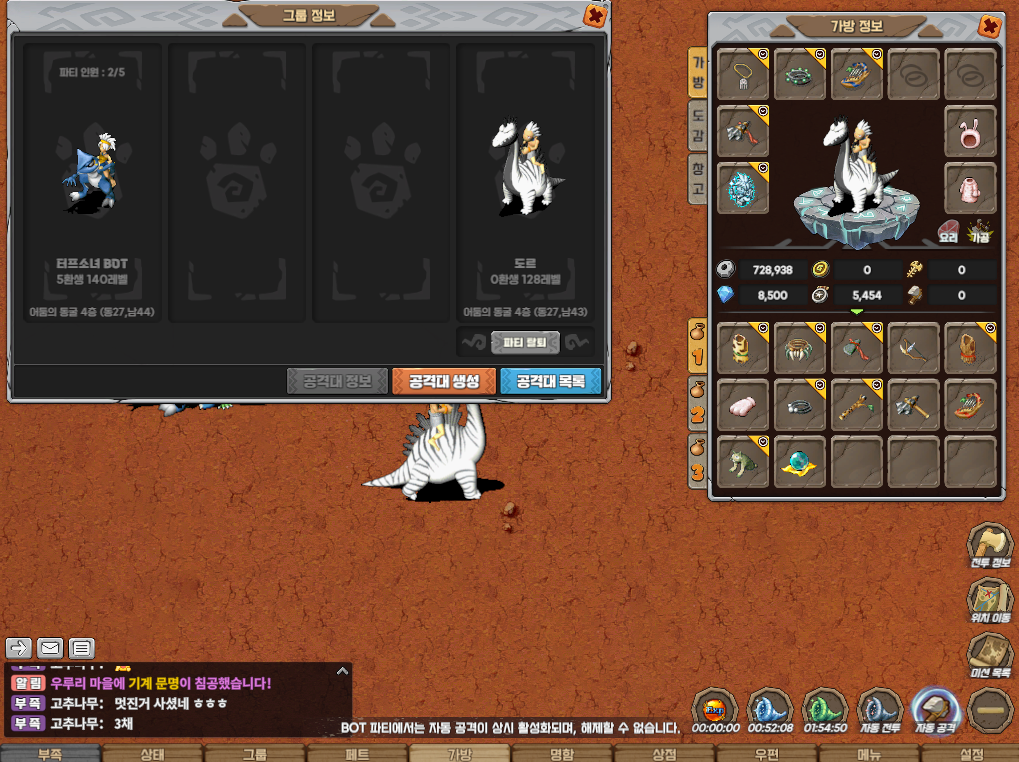The width and height of the screenshot is (1019, 762).
Task: Open the mail envelope icon above chat
Action: [x=50, y=648]
